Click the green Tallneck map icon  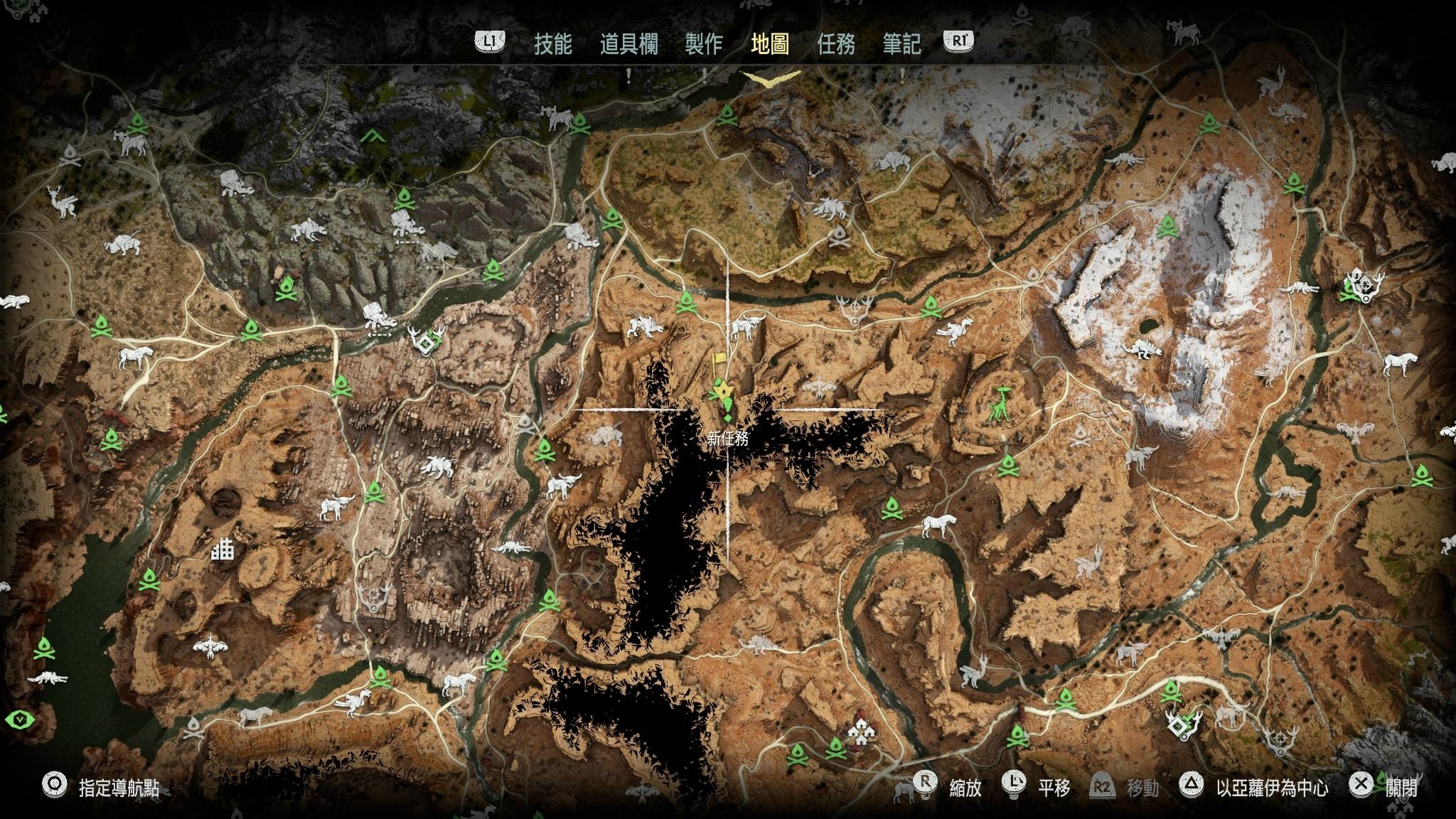(1002, 403)
